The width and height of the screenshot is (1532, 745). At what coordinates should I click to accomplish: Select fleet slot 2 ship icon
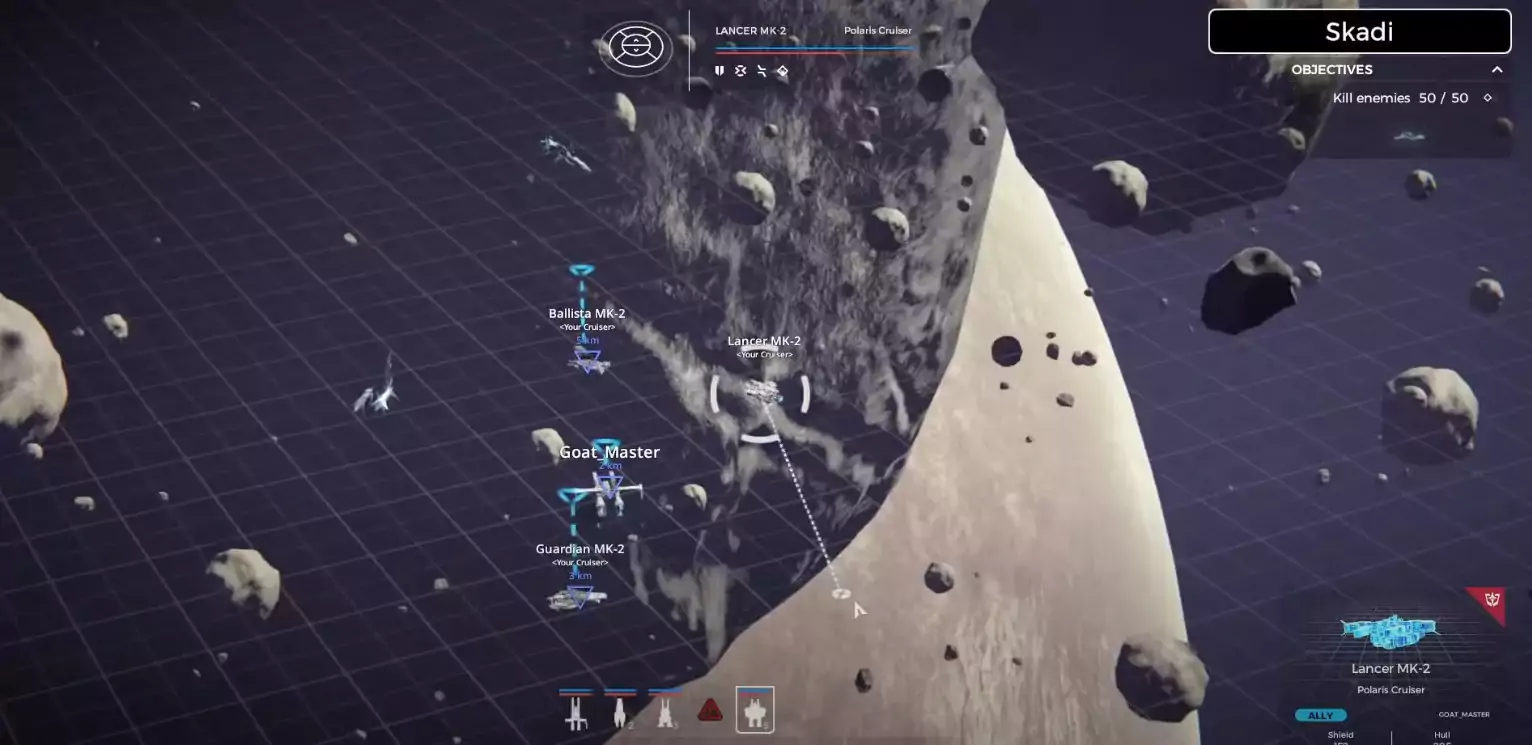(619, 712)
